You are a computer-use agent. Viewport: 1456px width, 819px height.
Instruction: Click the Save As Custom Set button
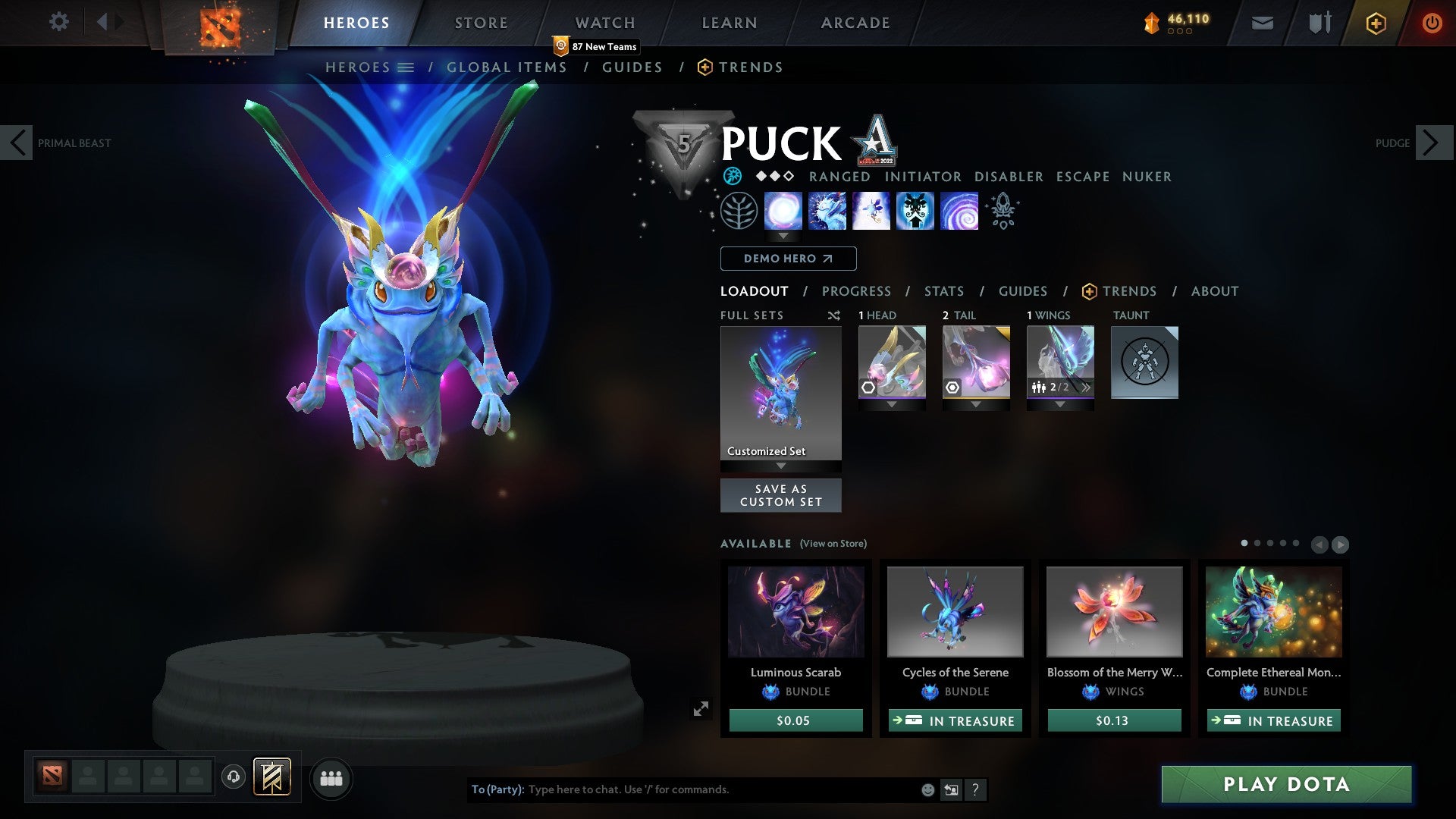tap(780, 495)
